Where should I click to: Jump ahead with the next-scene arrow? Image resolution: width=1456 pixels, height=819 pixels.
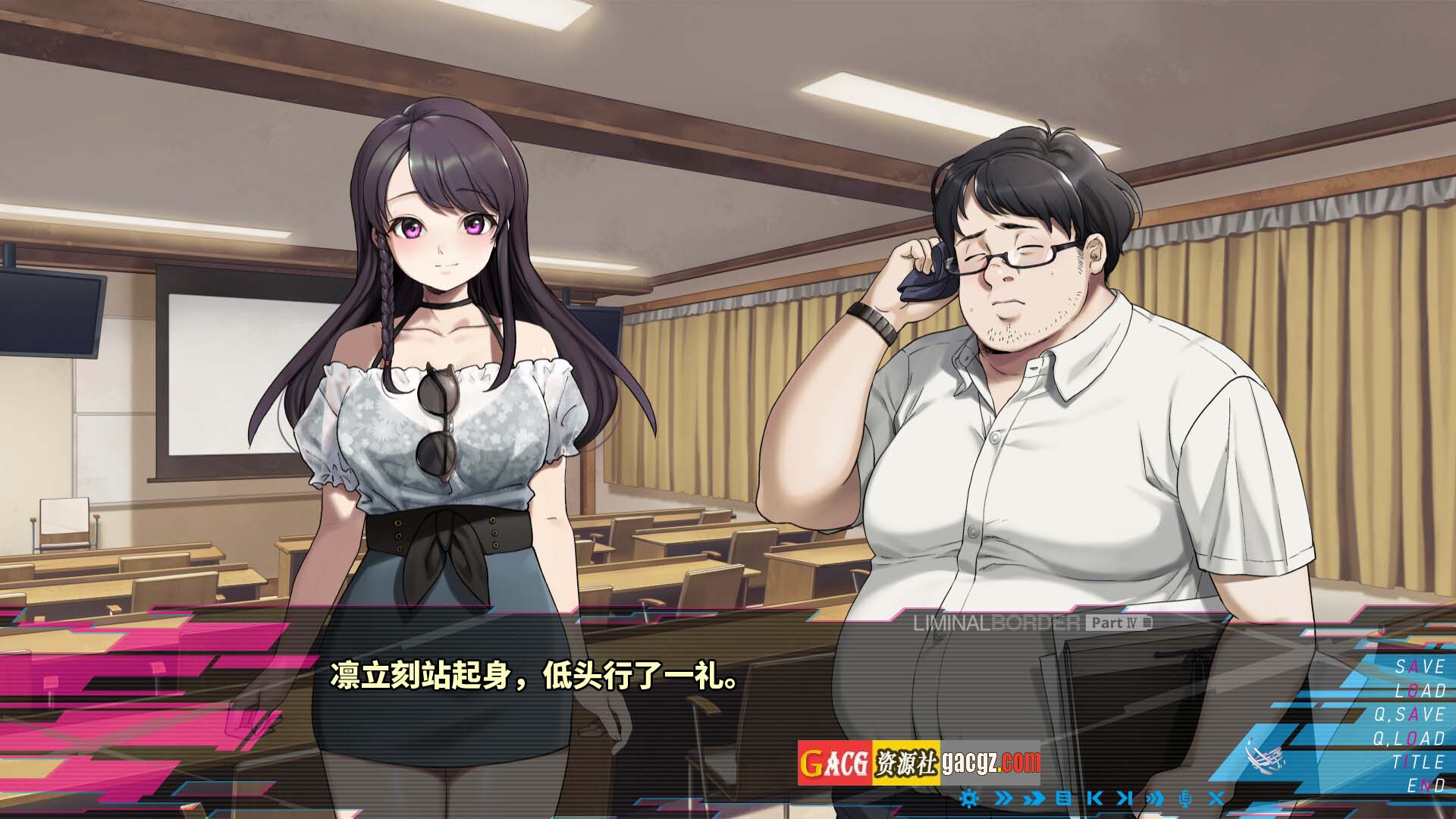[x=1125, y=798]
